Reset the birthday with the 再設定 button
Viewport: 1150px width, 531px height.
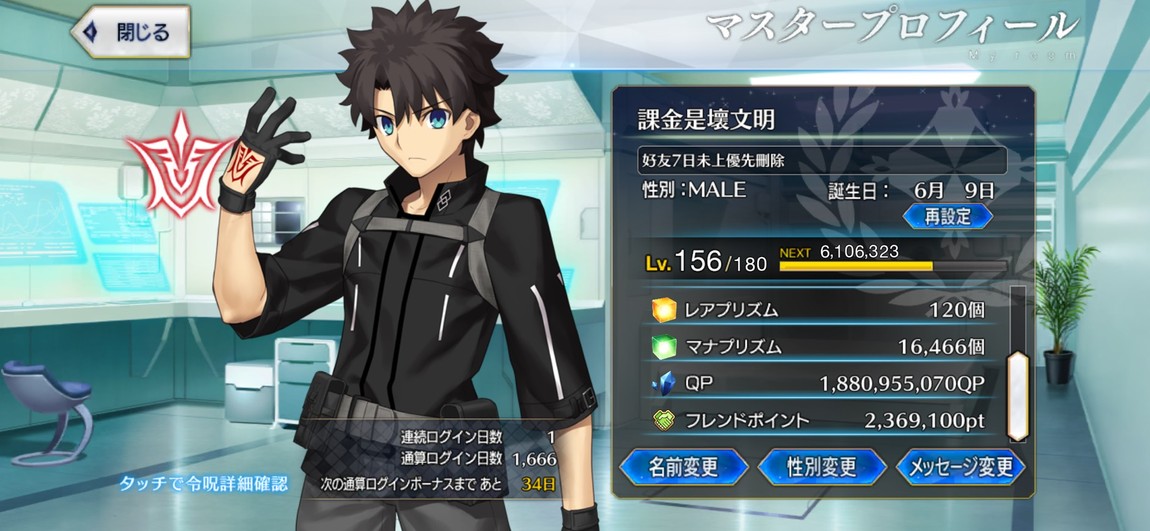(x=947, y=216)
